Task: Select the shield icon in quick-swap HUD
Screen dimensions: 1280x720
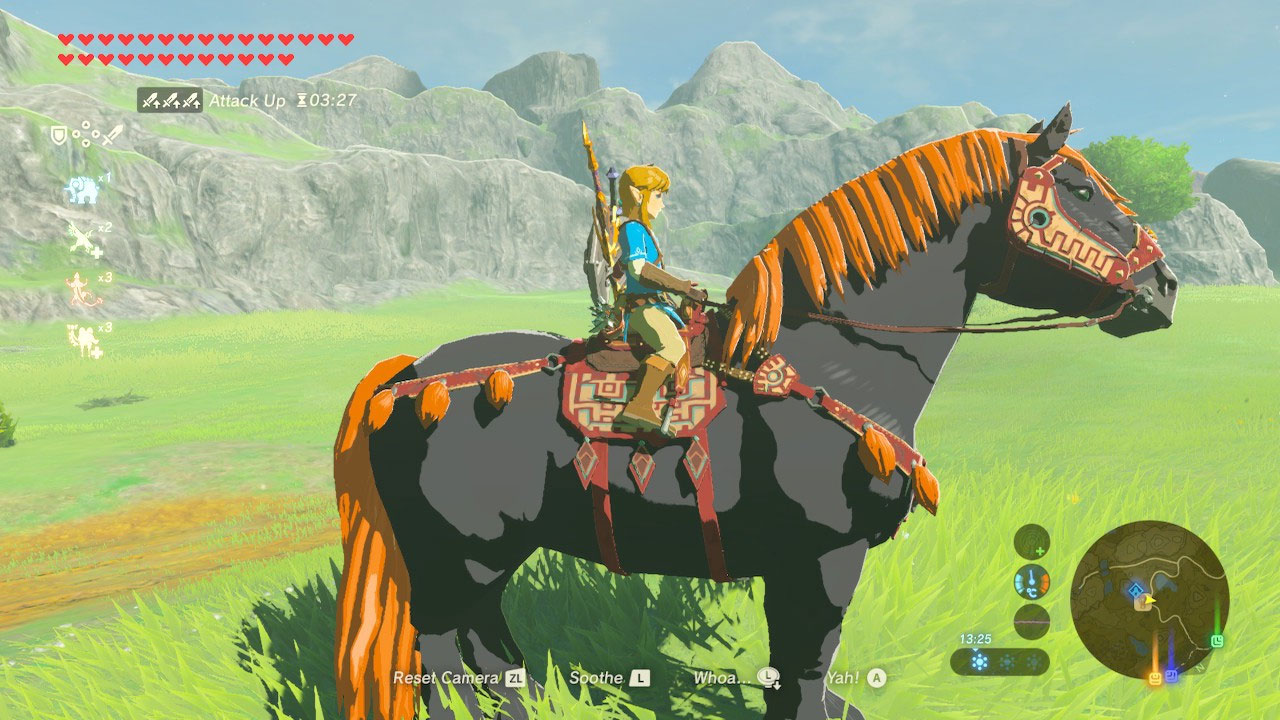Action: pos(59,136)
